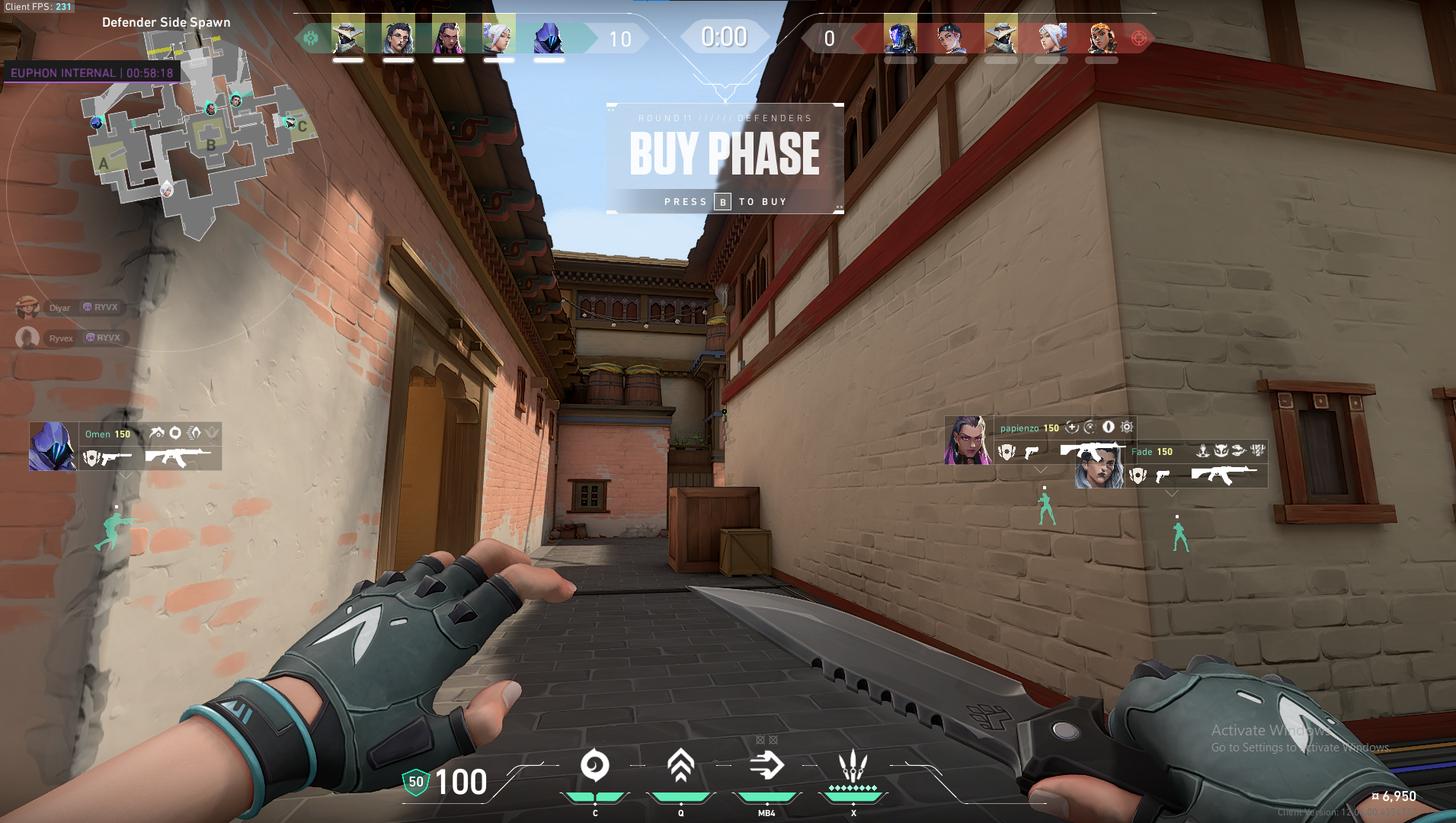Click the red attacker crosshair emblem
The width and height of the screenshot is (1456, 823).
click(1138, 38)
